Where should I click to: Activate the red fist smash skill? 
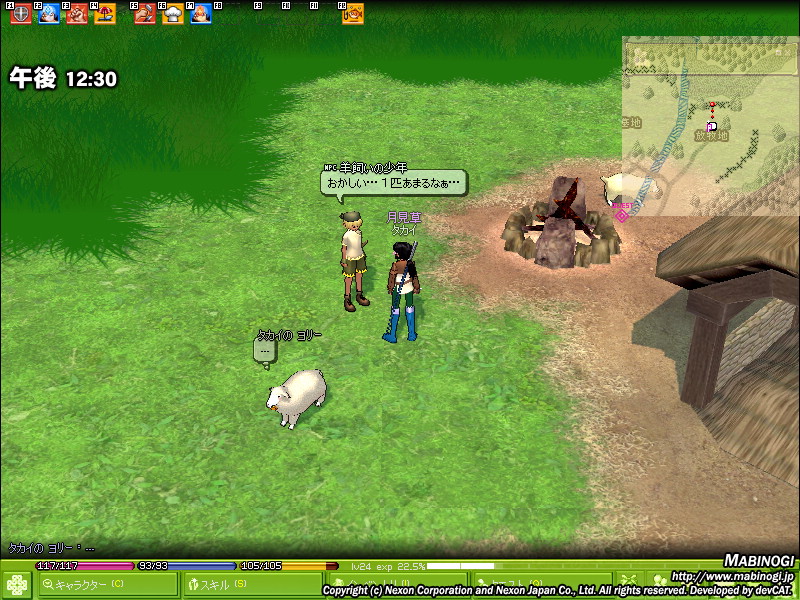(76, 14)
